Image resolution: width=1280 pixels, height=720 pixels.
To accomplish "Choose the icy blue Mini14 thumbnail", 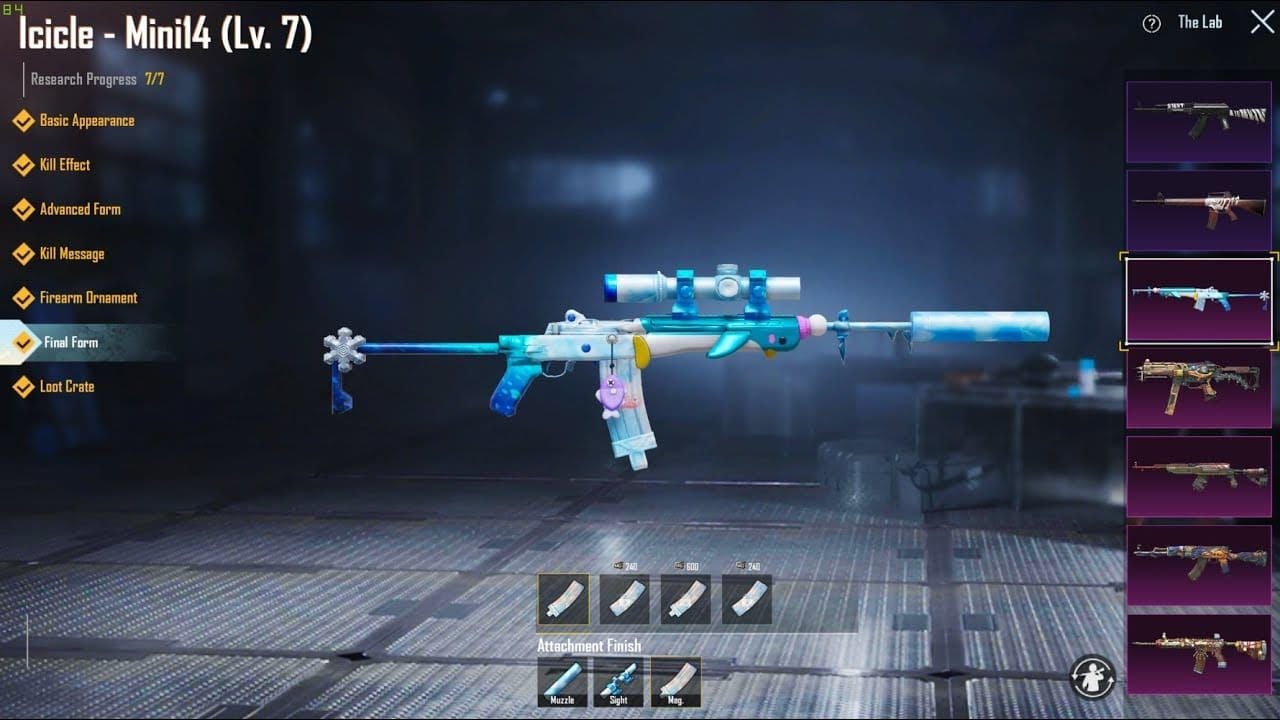I will 1199,299.
